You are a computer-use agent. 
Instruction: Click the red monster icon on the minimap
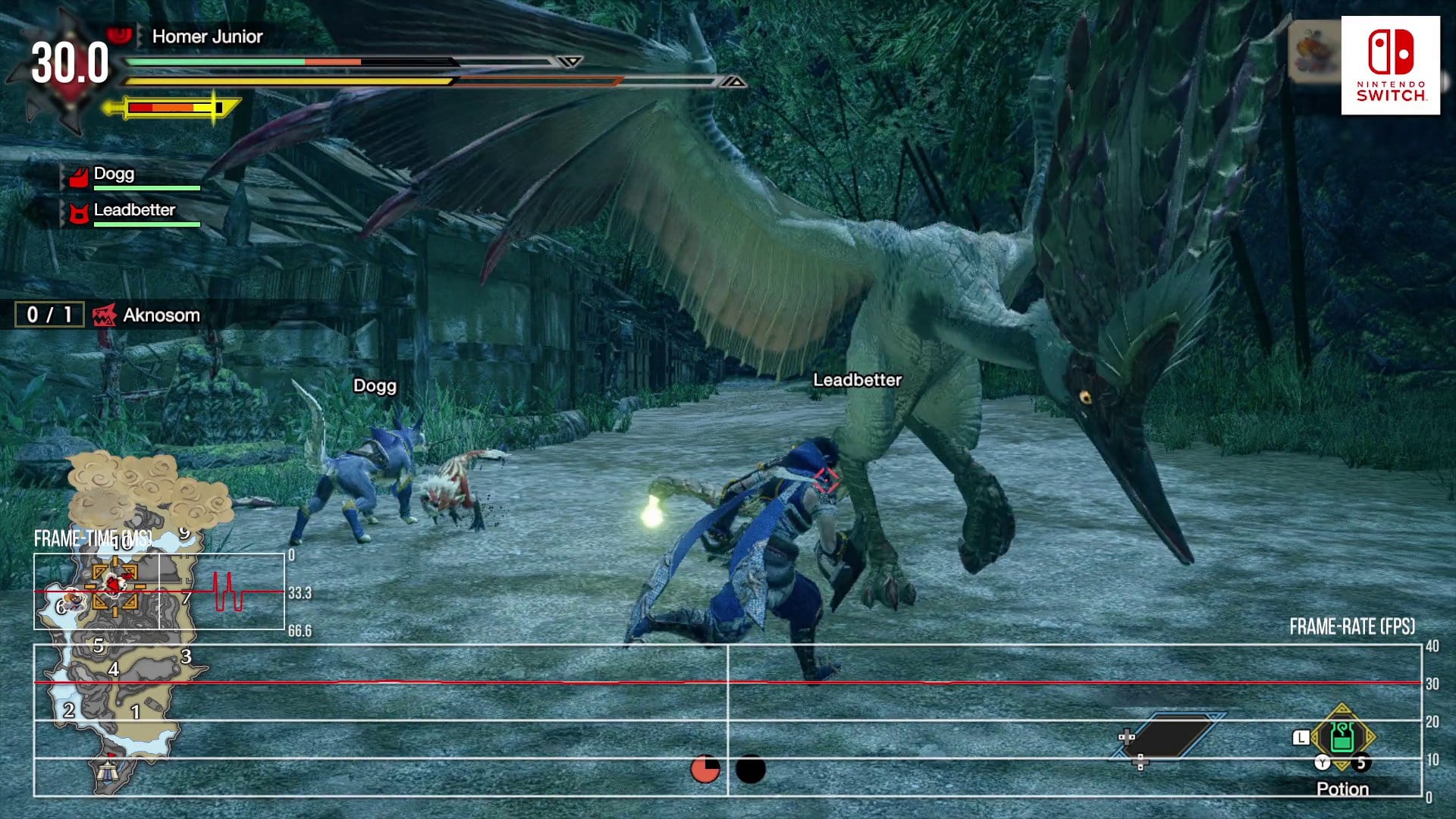point(114,584)
